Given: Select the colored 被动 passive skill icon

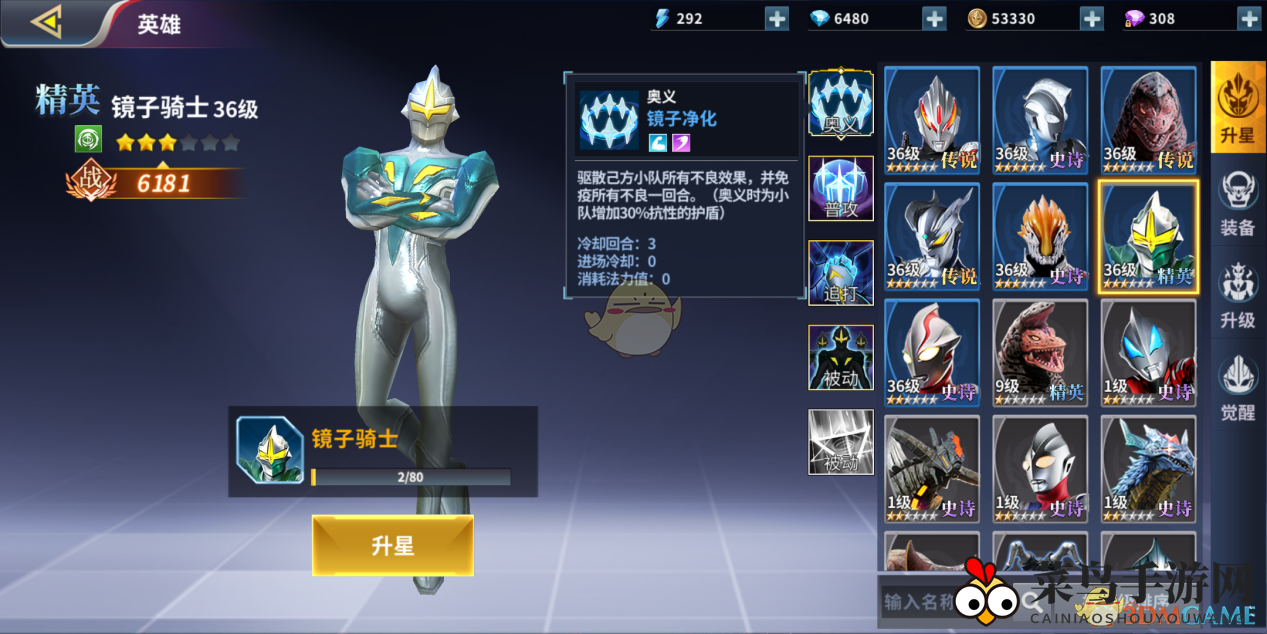Looking at the screenshot, I should point(840,357).
